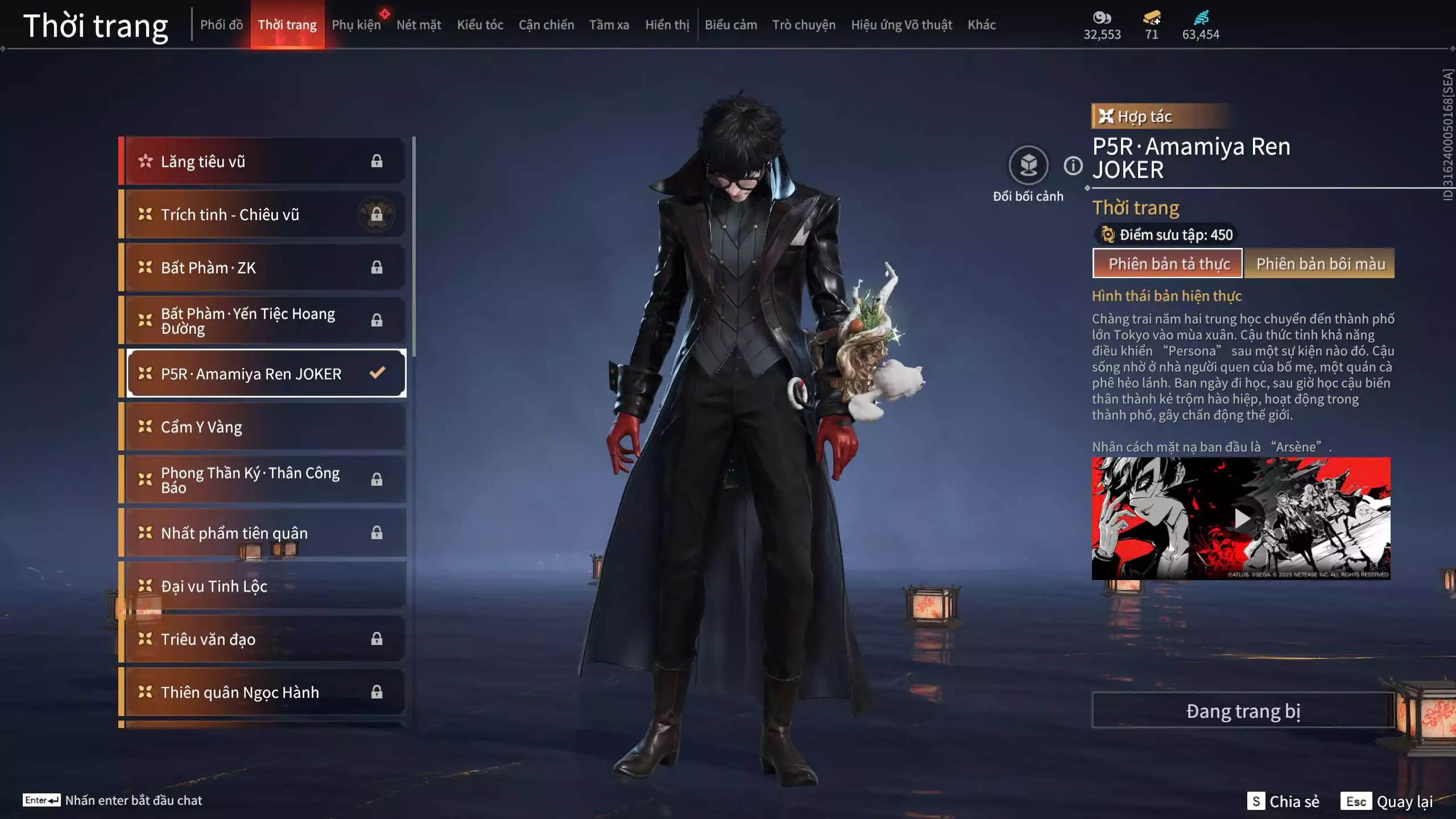Viewport: 1456px width, 819px height.
Task: Switch to Phiên bản bôi màu version
Action: (x=1320, y=264)
